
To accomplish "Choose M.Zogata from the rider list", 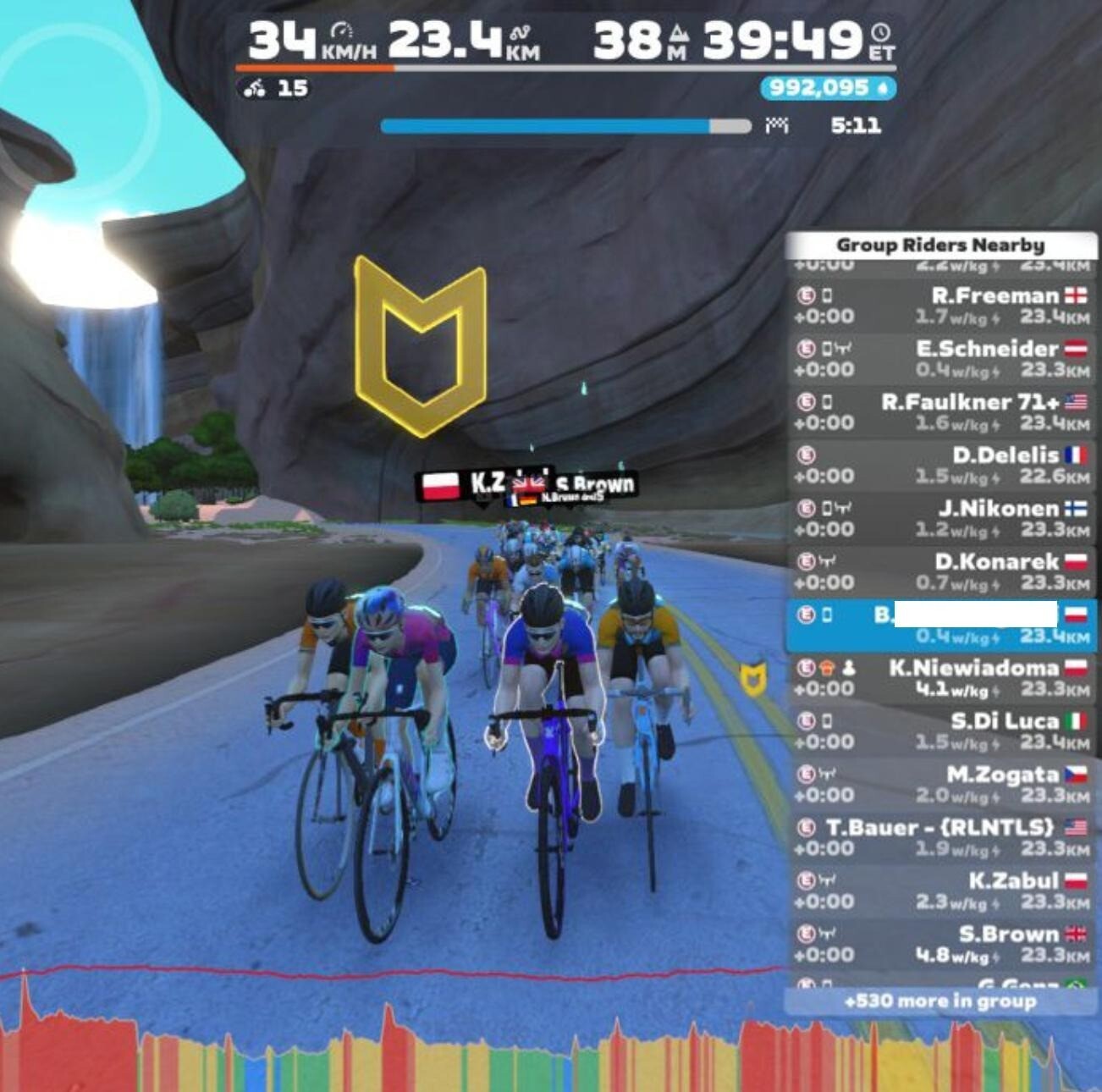I will (939, 786).
